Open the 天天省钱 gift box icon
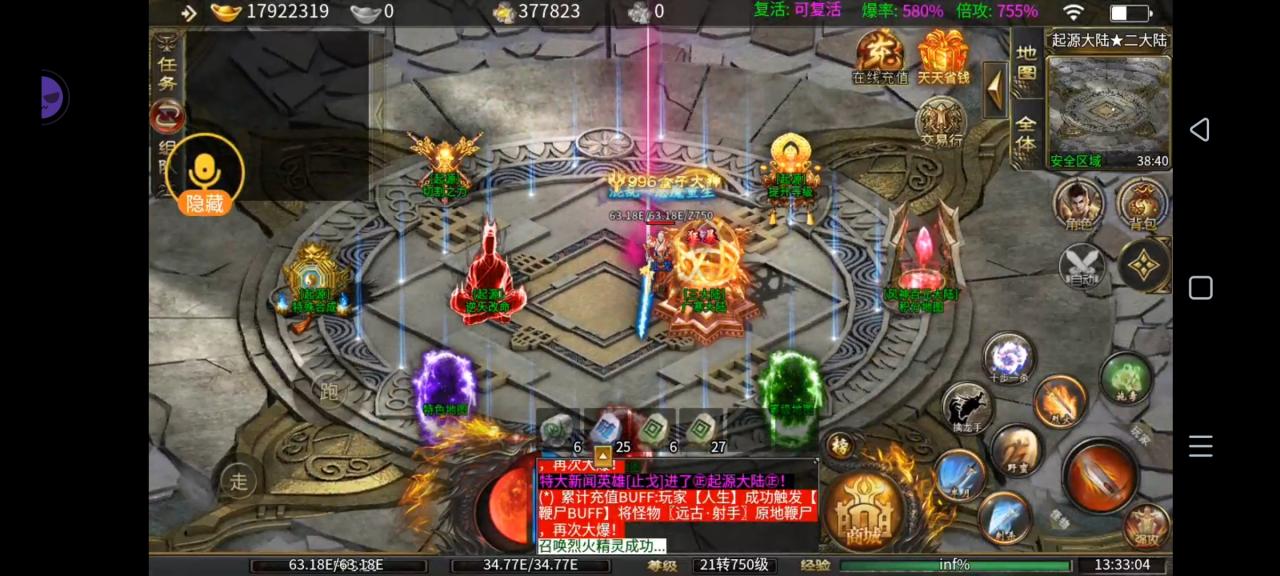The height and width of the screenshot is (576, 1280). (x=943, y=56)
